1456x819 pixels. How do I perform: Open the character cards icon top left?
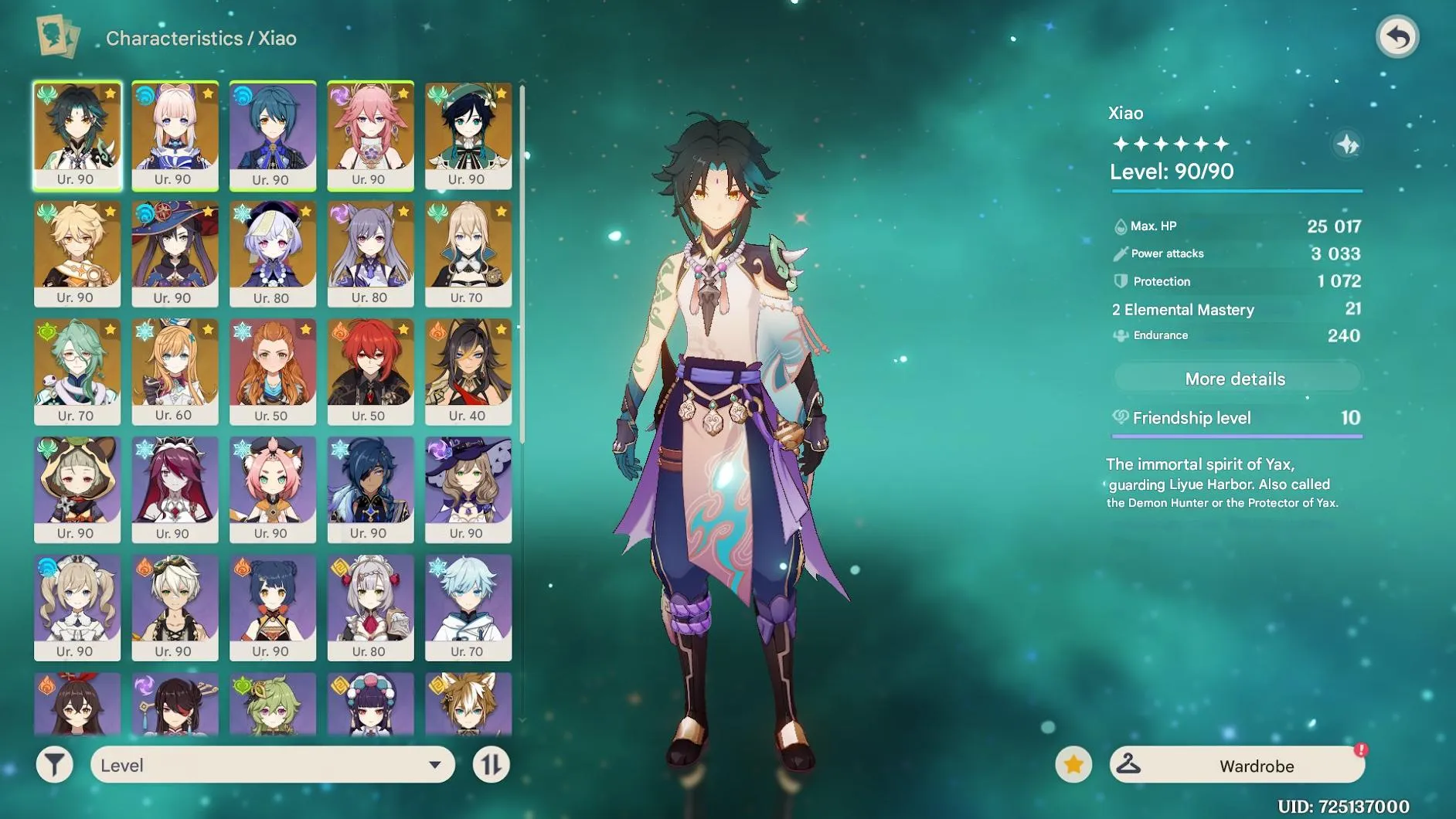(57, 36)
